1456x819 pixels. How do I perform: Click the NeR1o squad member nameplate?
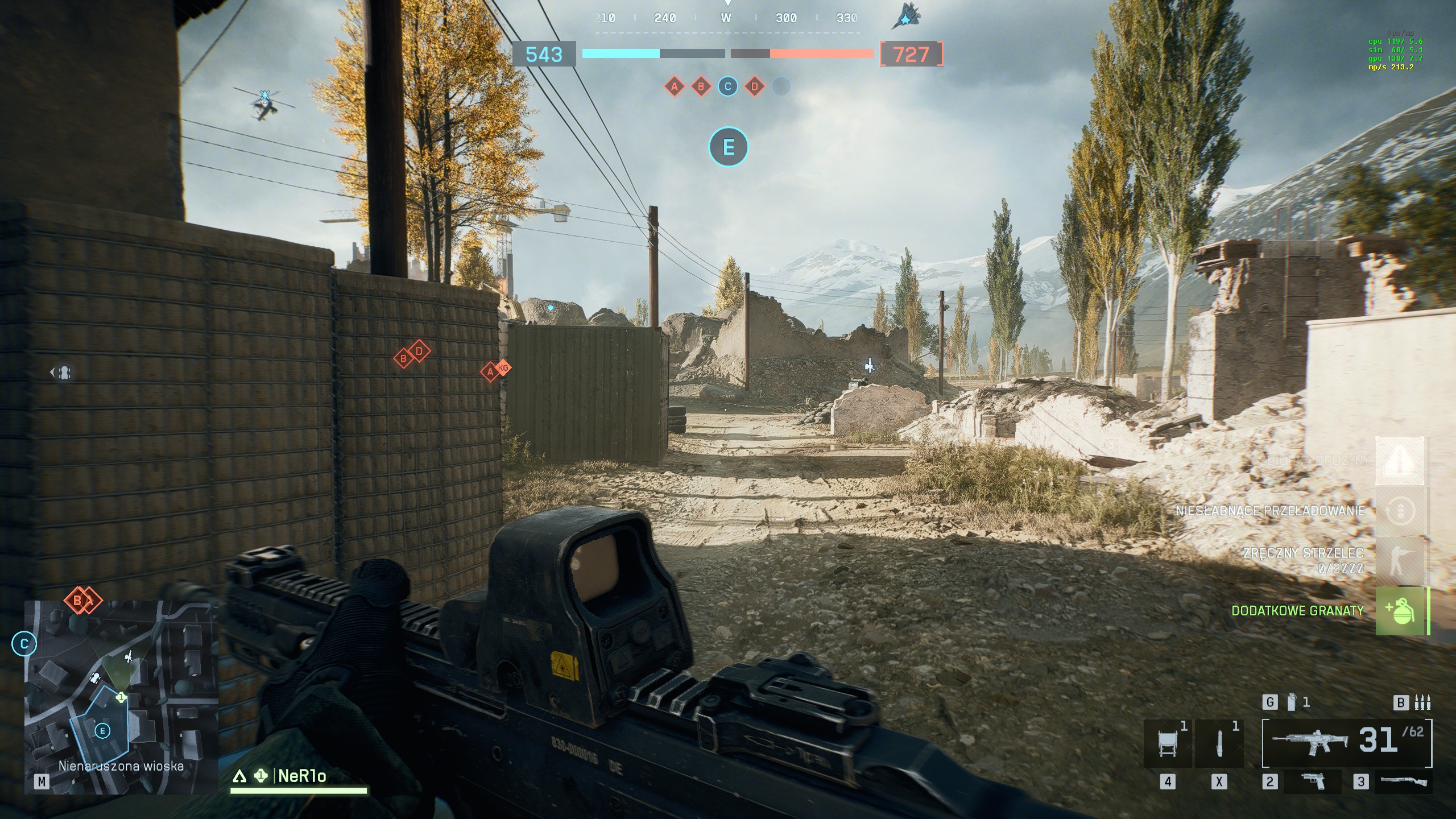click(301, 776)
